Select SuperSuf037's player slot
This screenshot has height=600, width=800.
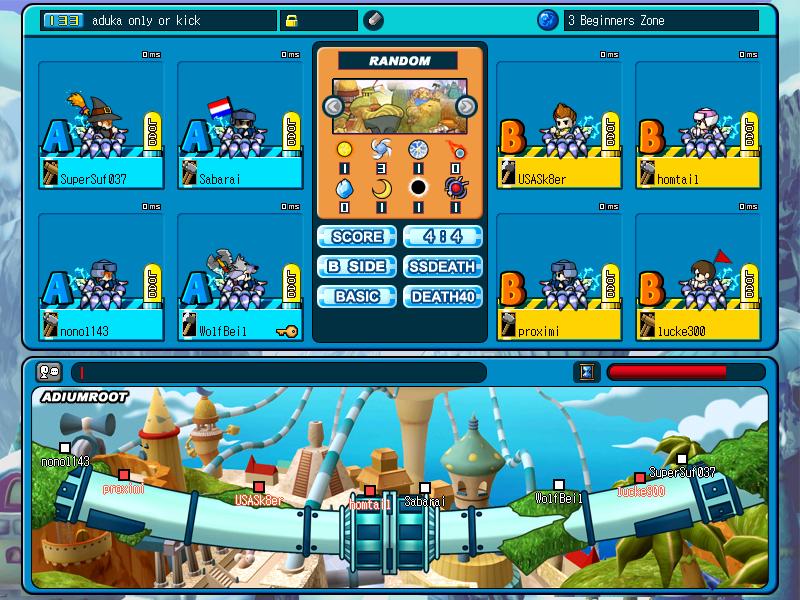click(x=100, y=125)
